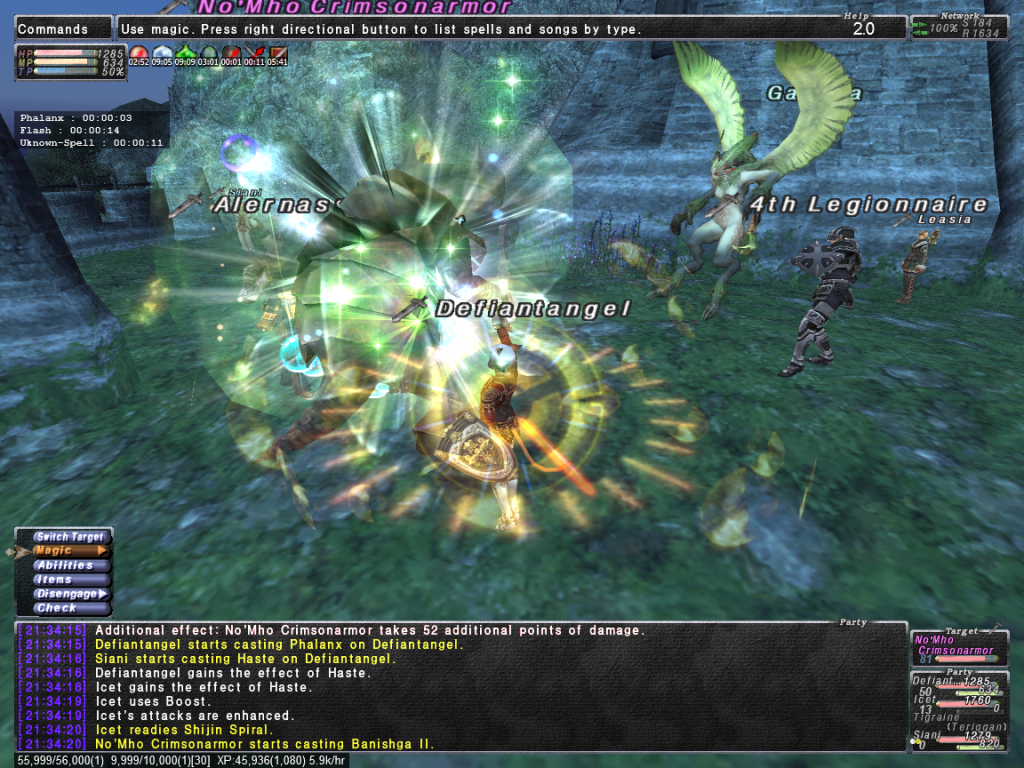Click the green status icon showing 09:09
The image size is (1024, 768).
(186, 52)
